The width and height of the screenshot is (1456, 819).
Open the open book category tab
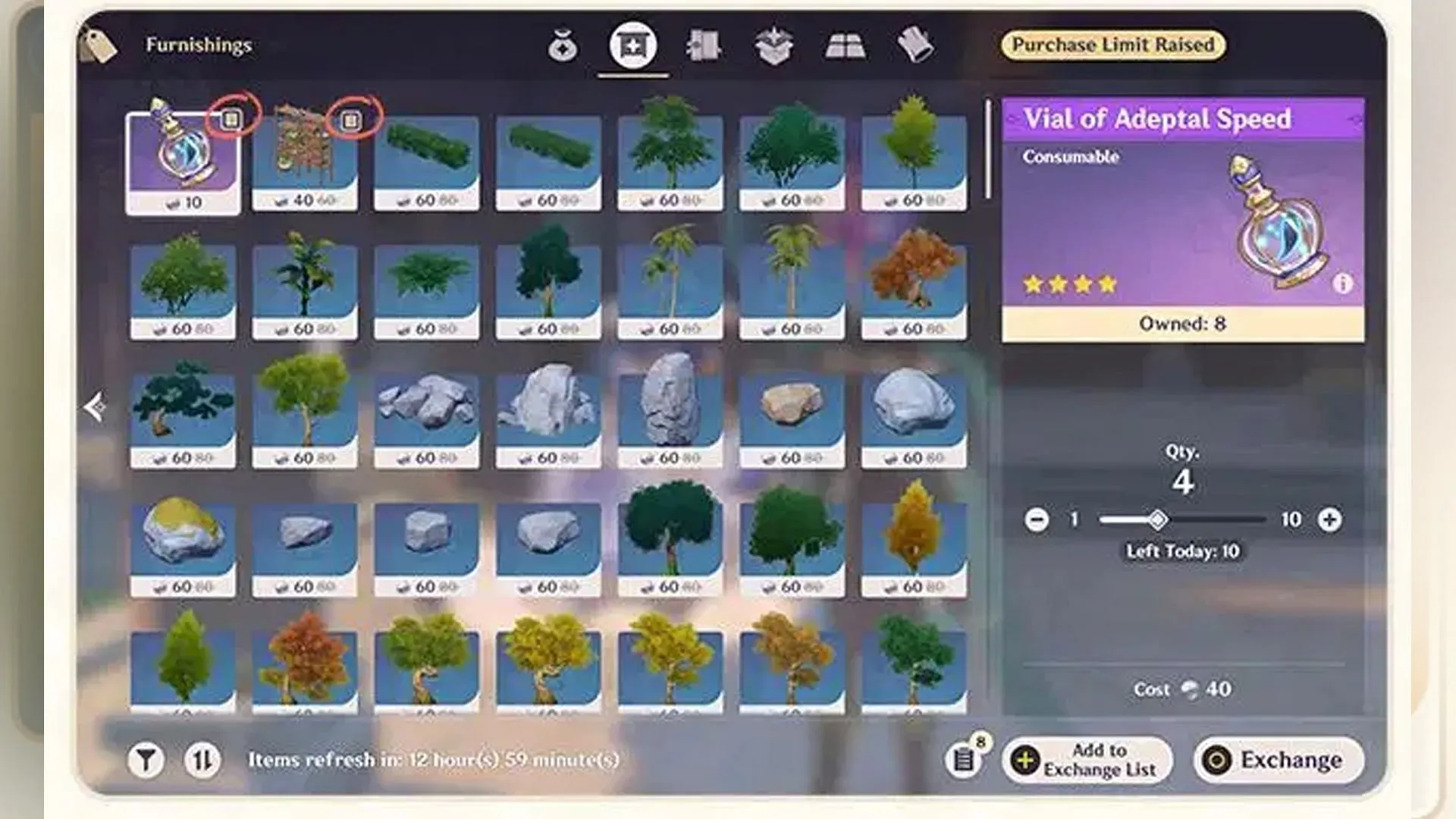pyautogui.click(x=845, y=46)
